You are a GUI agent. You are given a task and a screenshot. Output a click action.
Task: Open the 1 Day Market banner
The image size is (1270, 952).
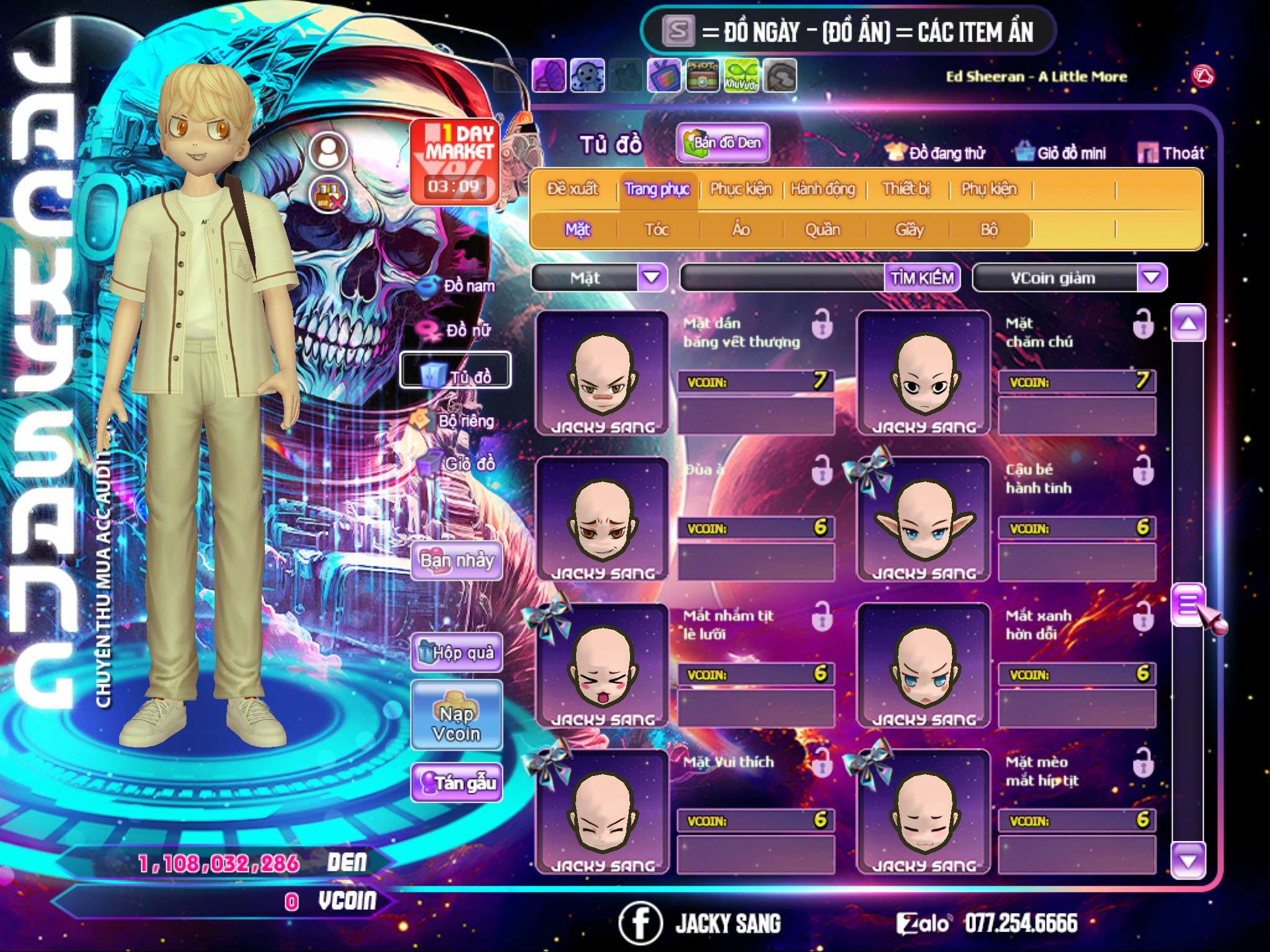pyautogui.click(x=455, y=161)
